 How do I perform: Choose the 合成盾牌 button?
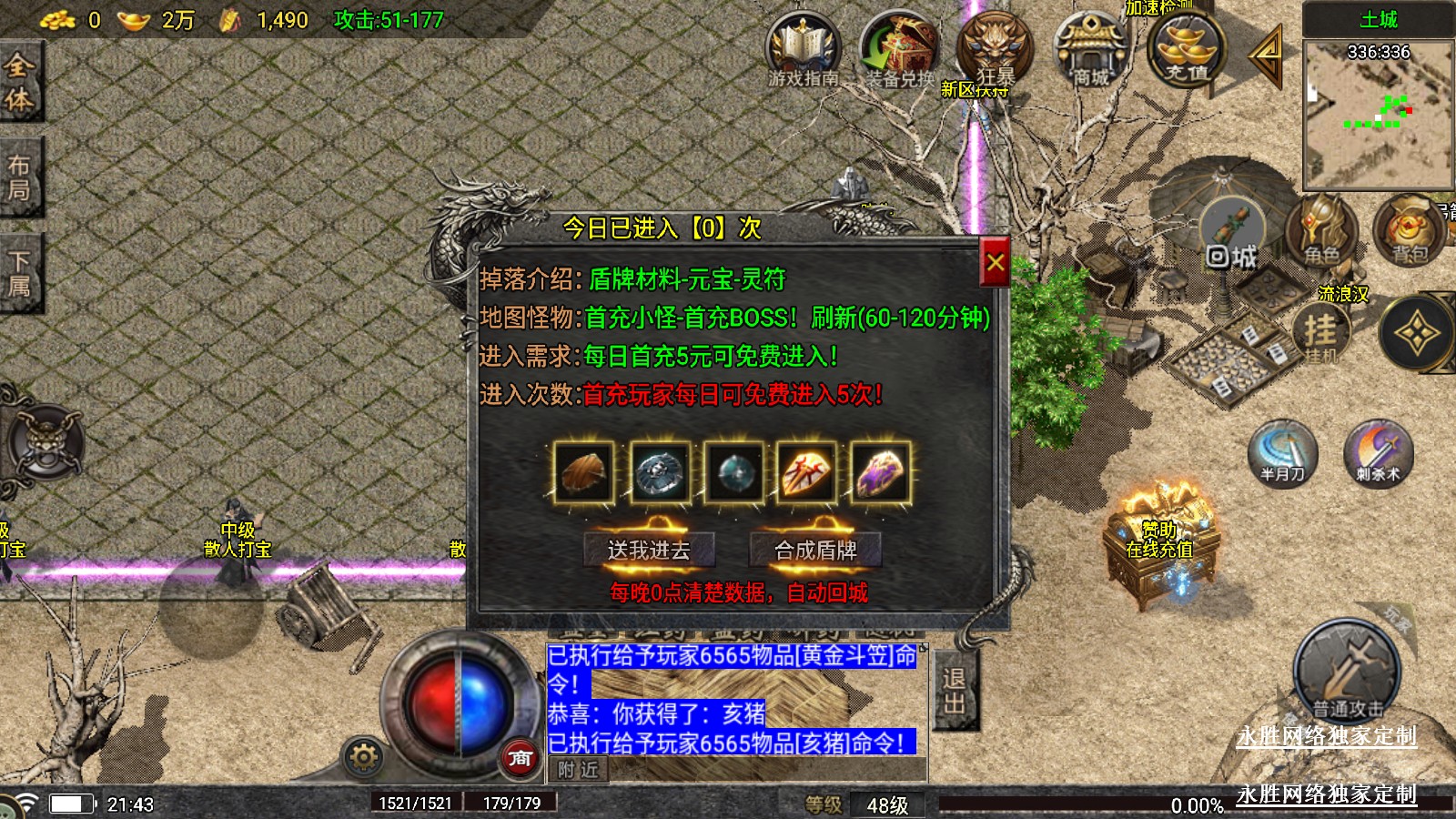coord(815,549)
